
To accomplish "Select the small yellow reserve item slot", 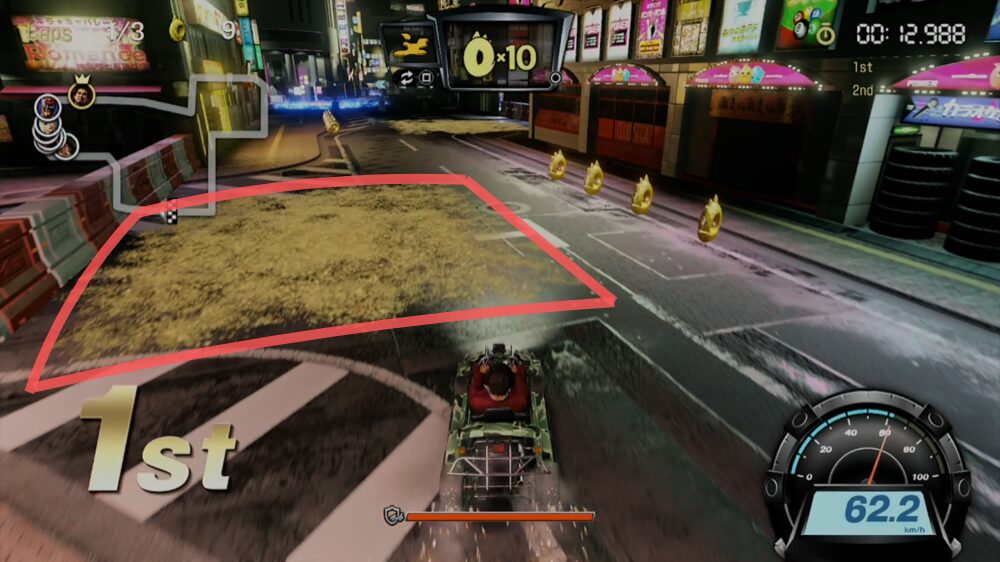I will click(x=408, y=44).
